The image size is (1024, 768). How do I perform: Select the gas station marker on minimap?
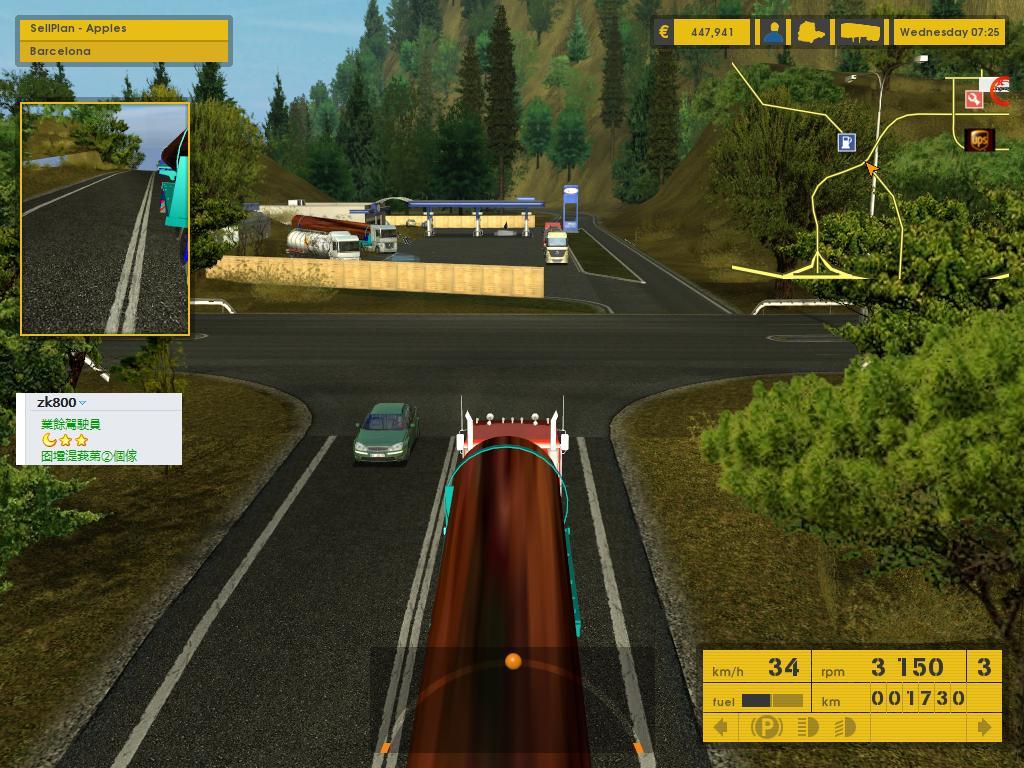[847, 143]
